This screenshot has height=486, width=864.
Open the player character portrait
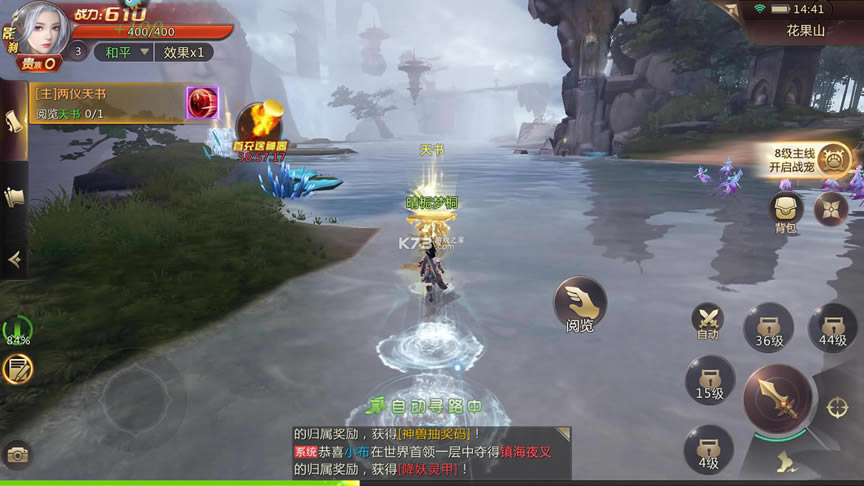[x=40, y=30]
